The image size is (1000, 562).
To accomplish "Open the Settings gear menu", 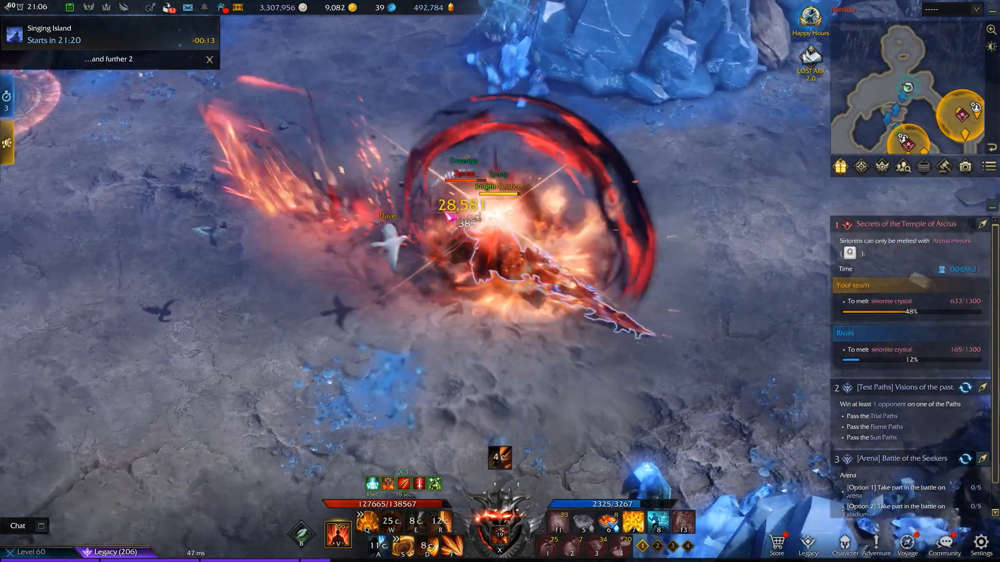I will pyautogui.click(x=981, y=543).
